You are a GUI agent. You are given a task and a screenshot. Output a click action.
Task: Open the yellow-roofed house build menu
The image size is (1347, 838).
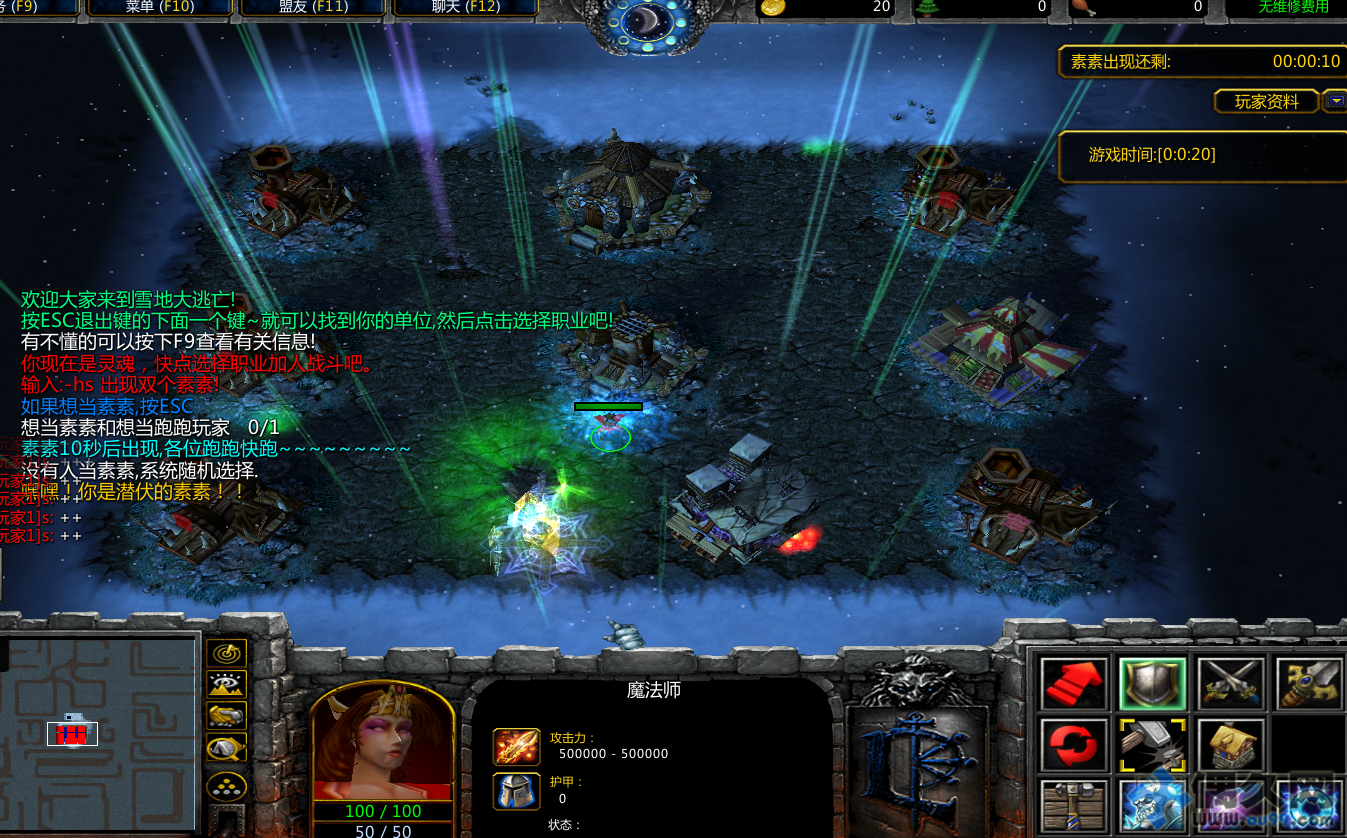point(1231,745)
